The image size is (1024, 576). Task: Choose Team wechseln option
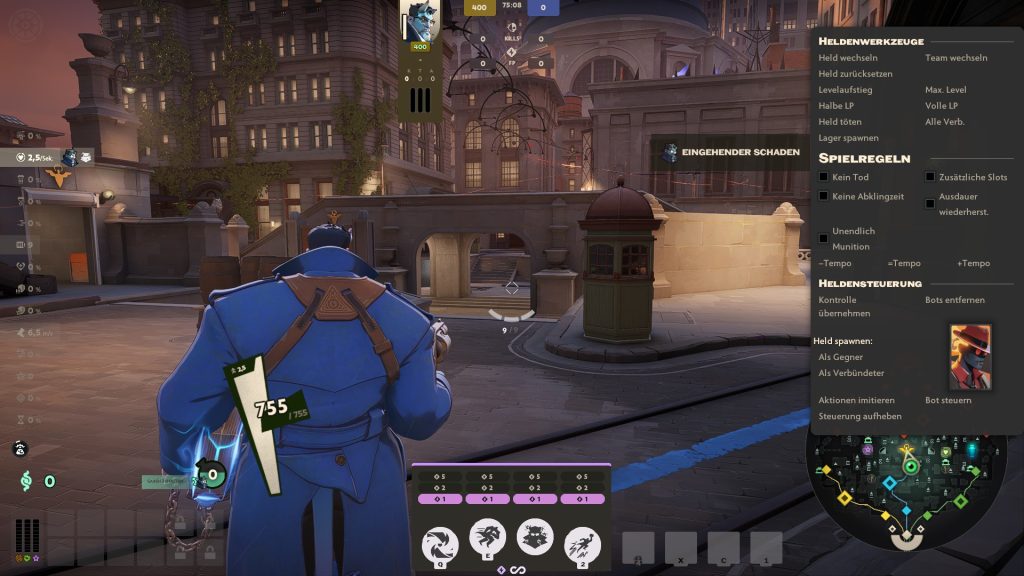click(x=956, y=58)
